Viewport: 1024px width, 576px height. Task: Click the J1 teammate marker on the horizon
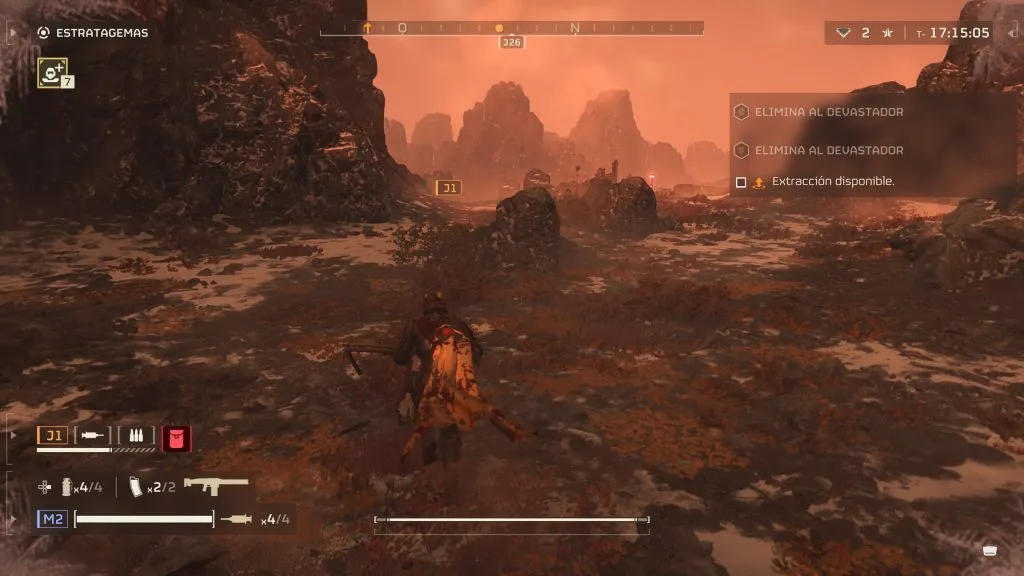(449, 187)
